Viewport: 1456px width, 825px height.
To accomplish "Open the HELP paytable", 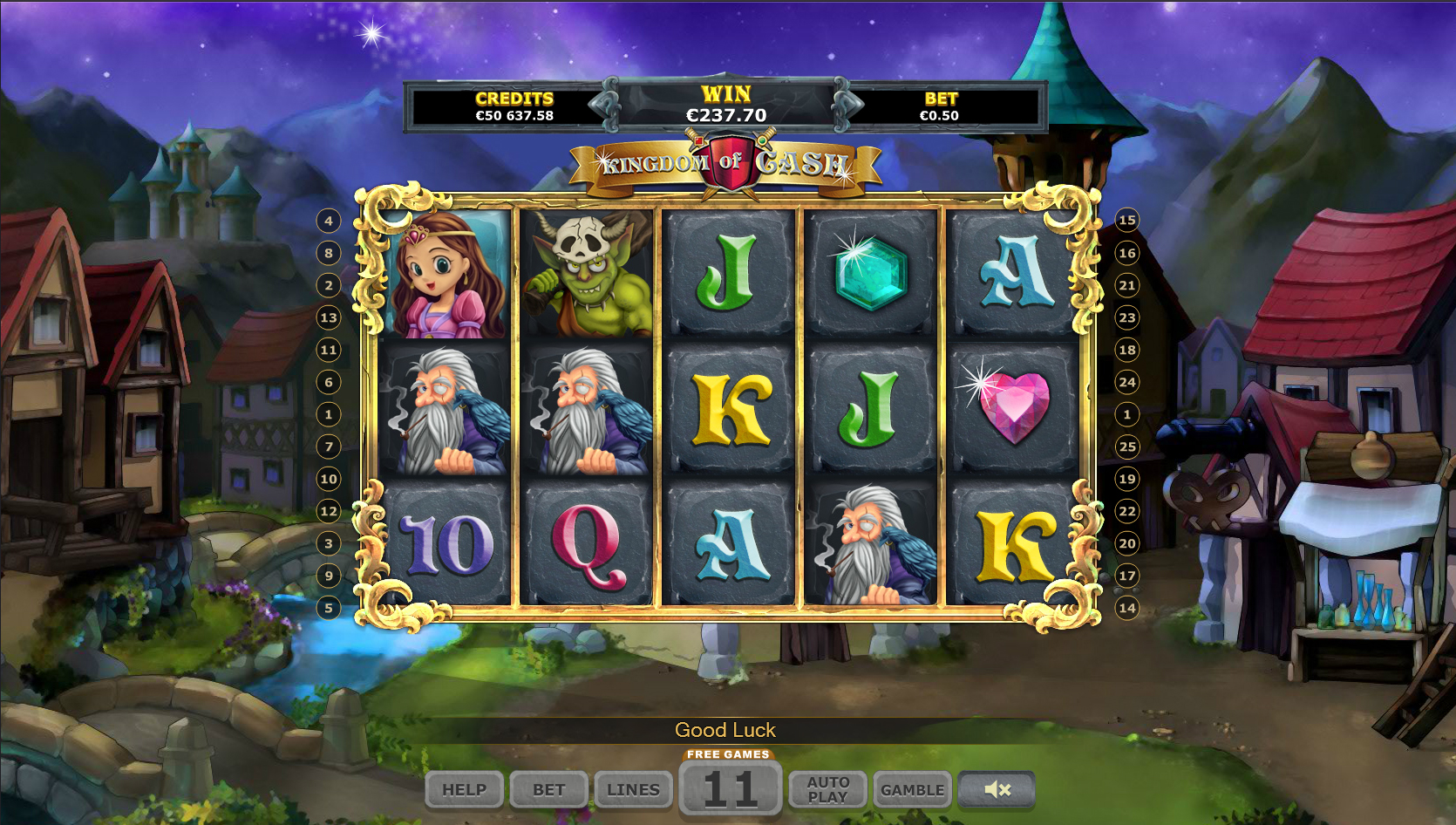I will [464, 789].
